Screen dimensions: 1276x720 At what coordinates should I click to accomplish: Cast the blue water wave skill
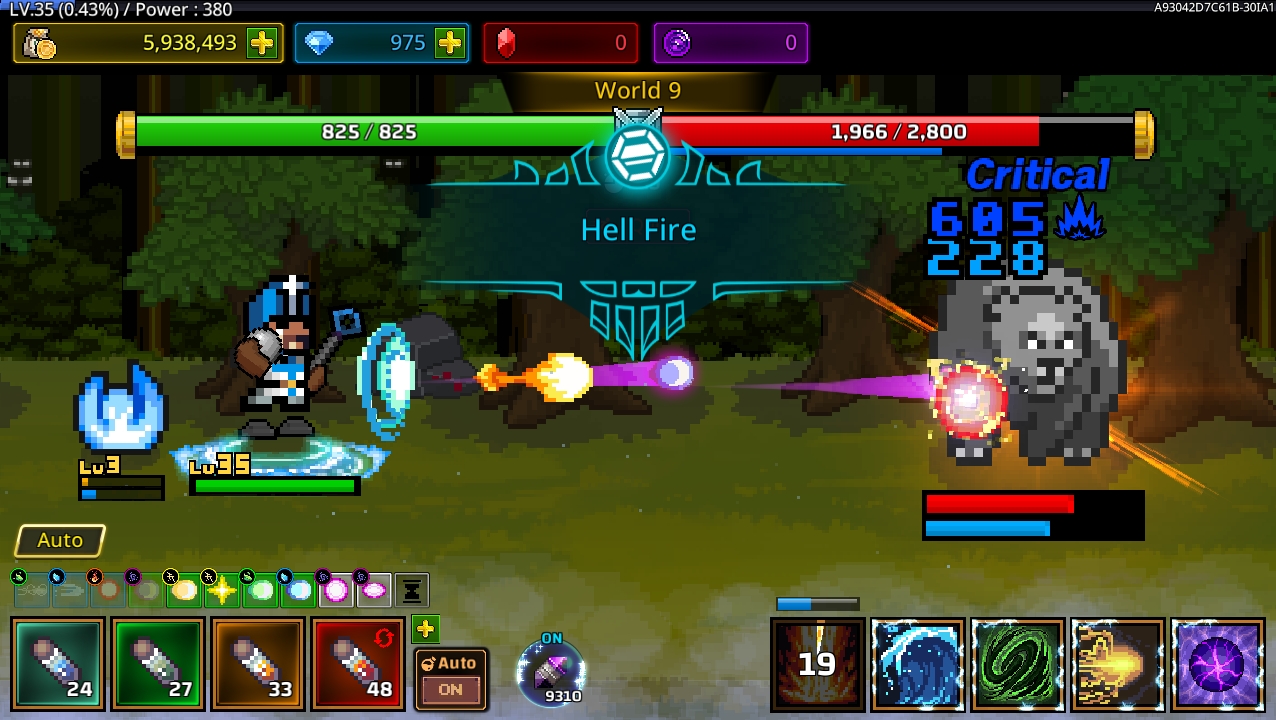917,664
